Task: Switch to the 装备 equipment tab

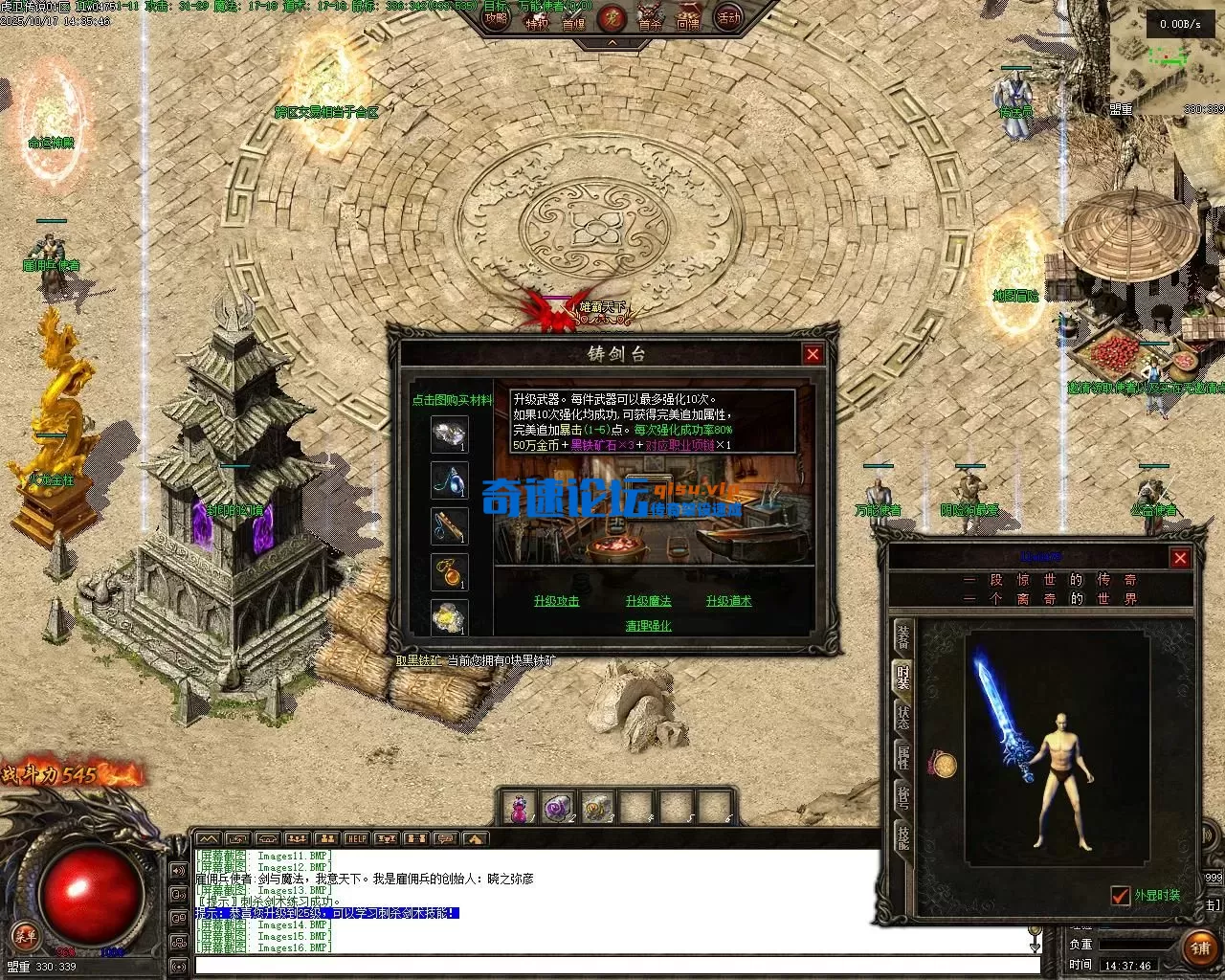Action: 902,637
